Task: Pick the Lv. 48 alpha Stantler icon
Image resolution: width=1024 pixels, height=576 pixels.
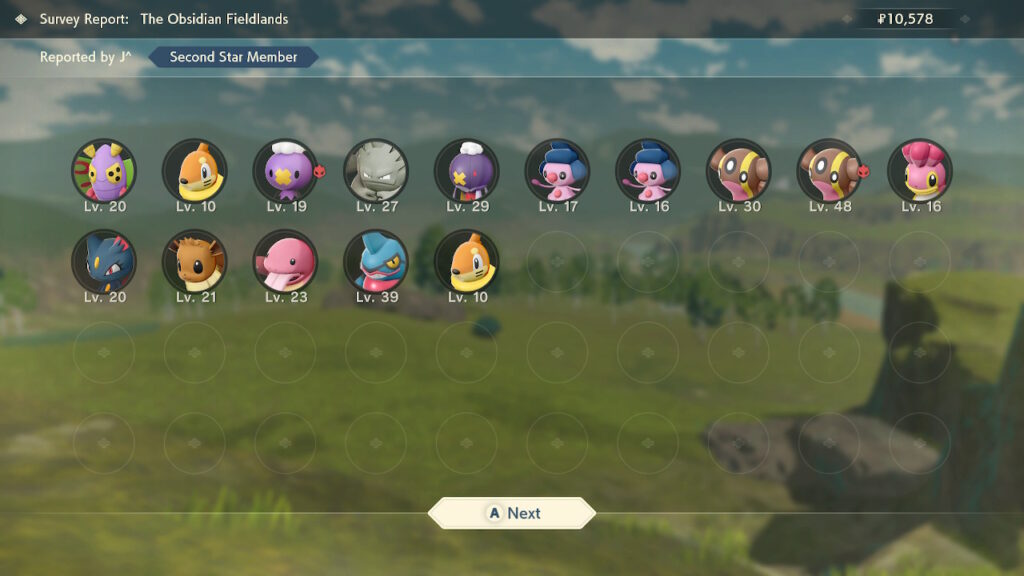Action: [x=829, y=170]
